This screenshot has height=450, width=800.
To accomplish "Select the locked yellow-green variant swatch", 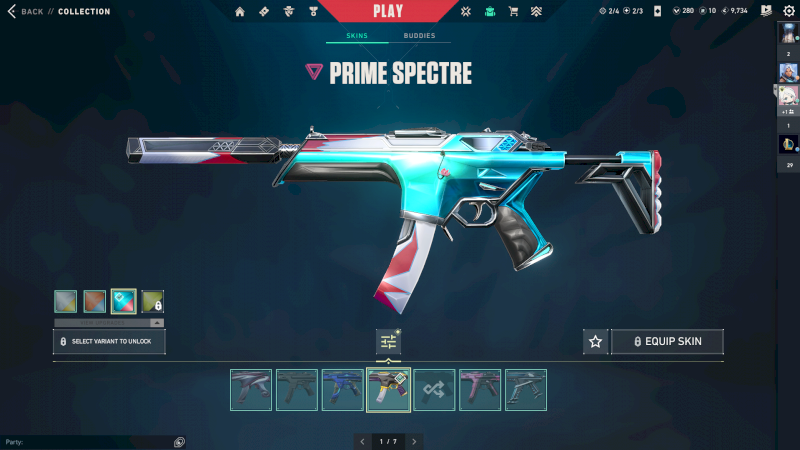I will pyautogui.click(x=153, y=301).
